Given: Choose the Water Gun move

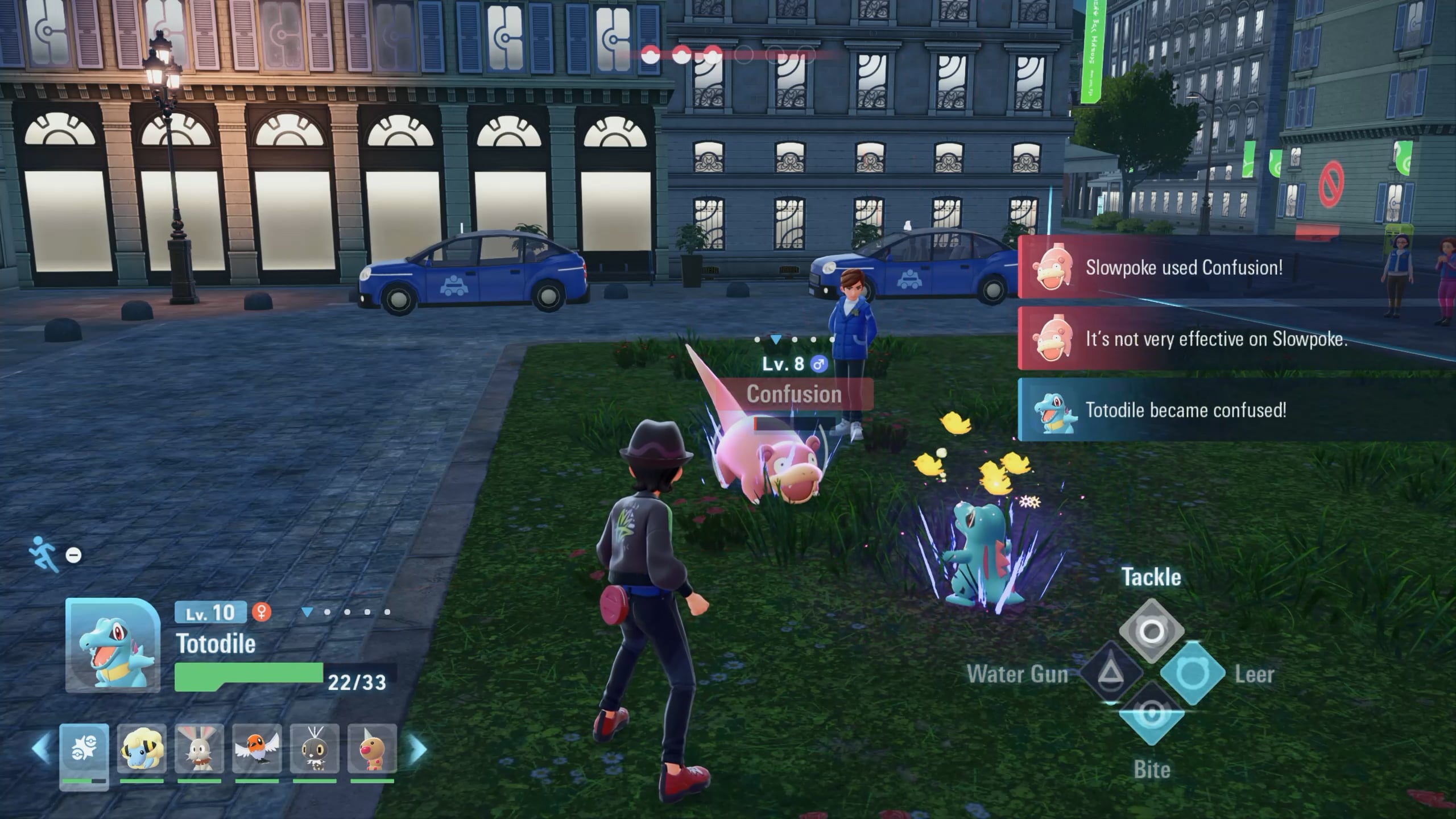Looking at the screenshot, I should pyautogui.click(x=1110, y=674).
